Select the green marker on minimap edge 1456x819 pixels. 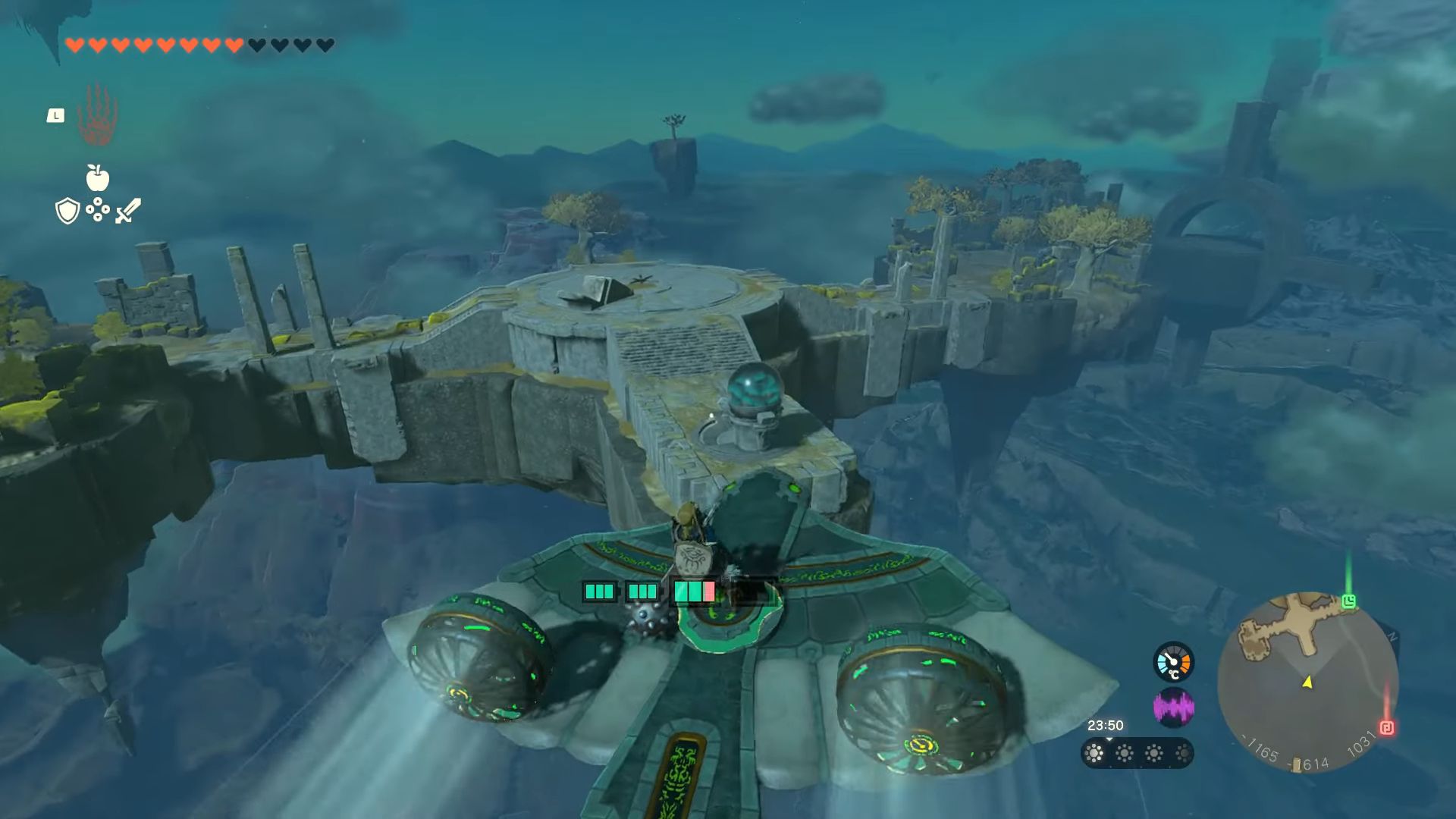click(1348, 601)
